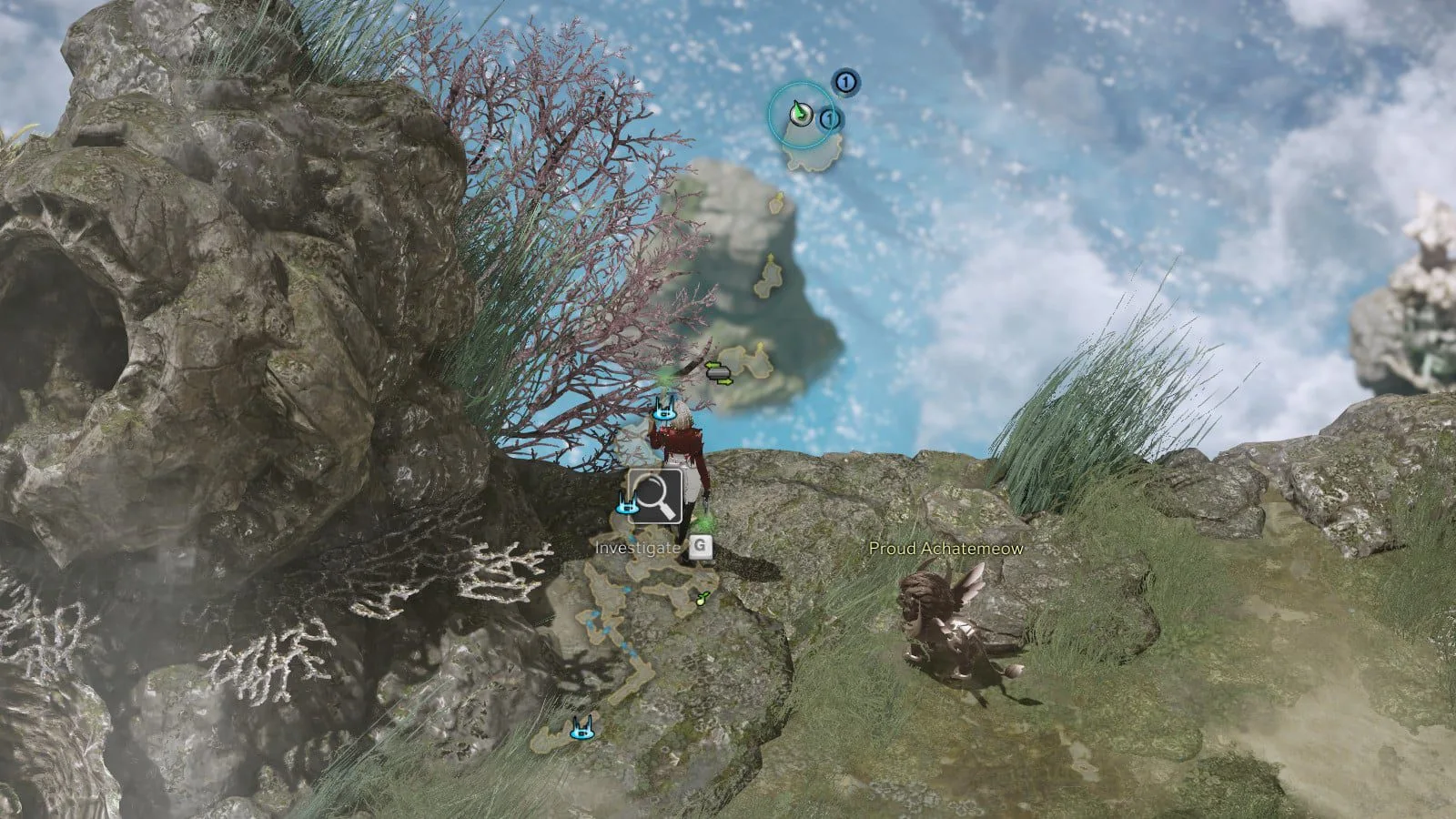Click the green double-arrow map marker
The width and height of the screenshot is (1456, 819).
(x=719, y=373)
